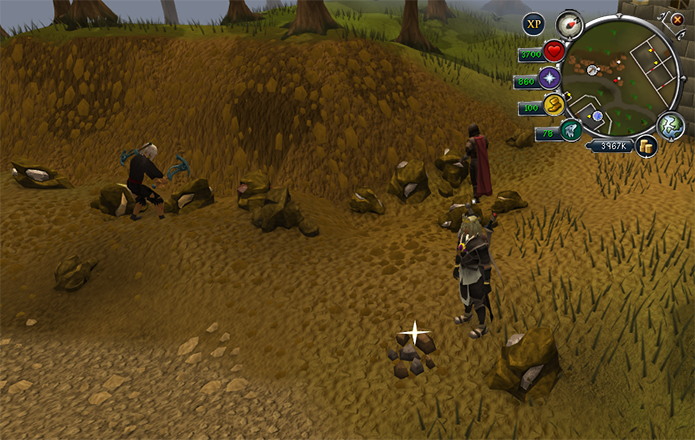Image resolution: width=695 pixels, height=440 pixels.
Task: Close the game with the X button
Action: (677, 18)
